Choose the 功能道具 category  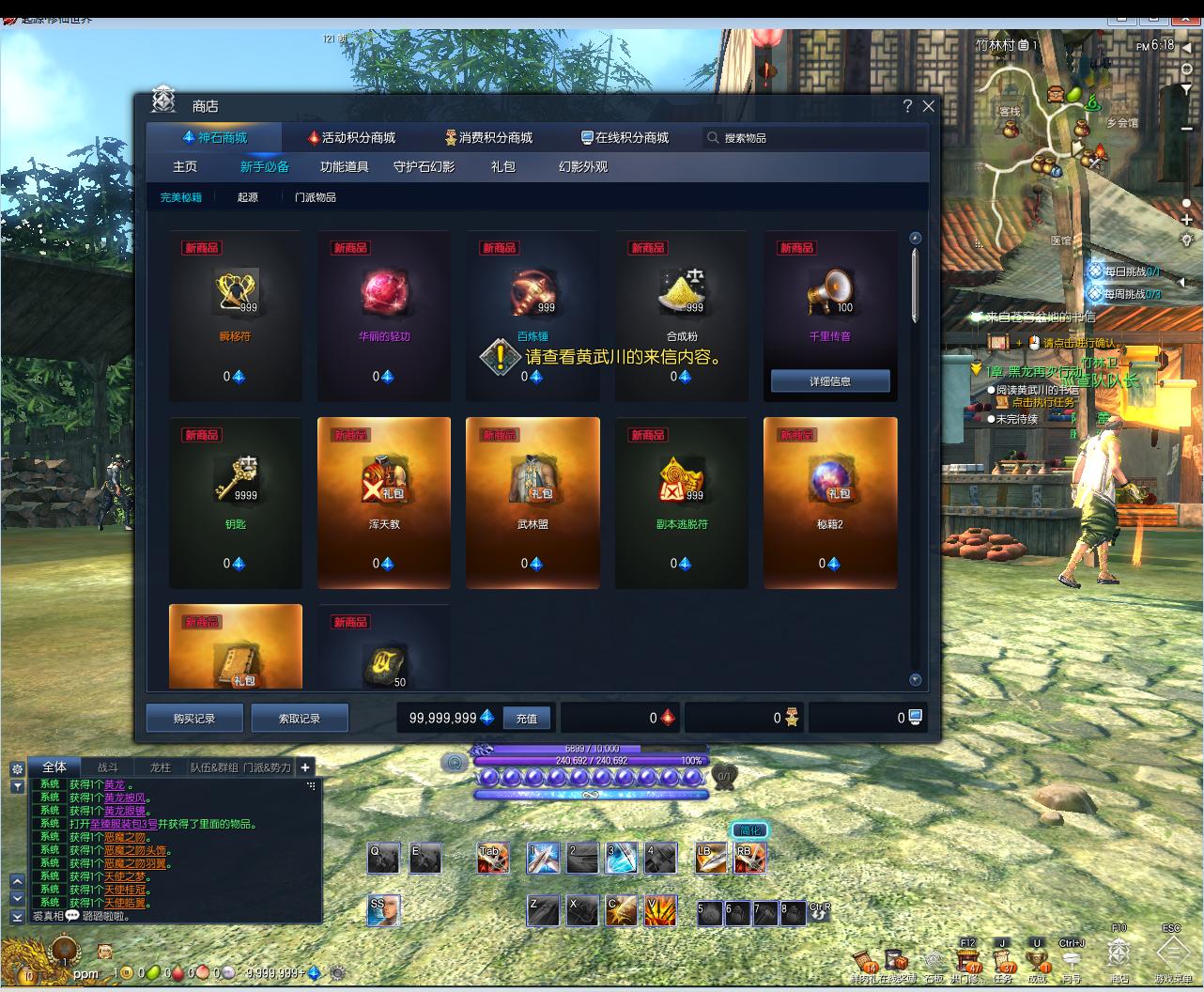click(x=344, y=167)
